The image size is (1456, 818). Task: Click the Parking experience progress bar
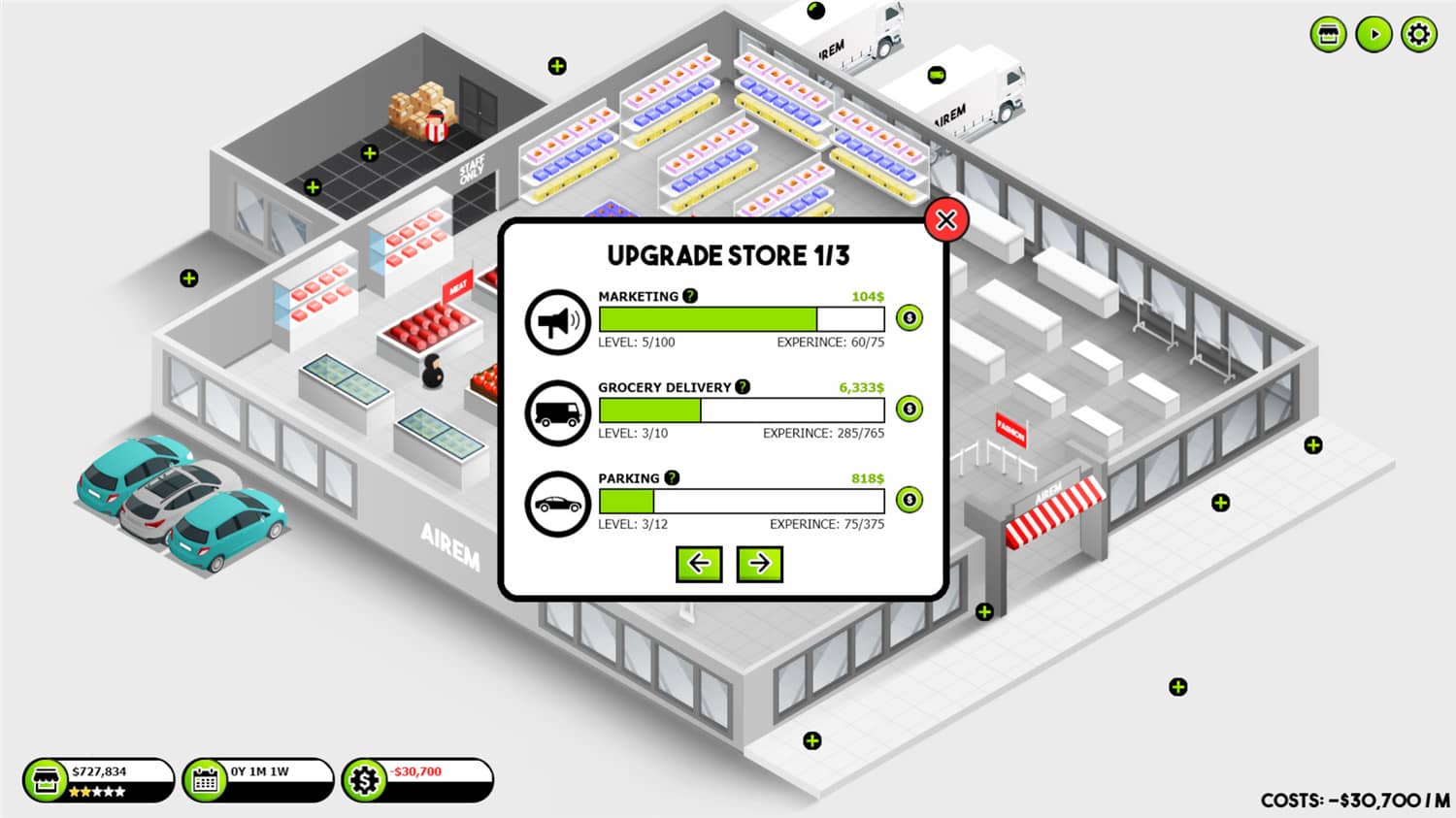[740, 501]
